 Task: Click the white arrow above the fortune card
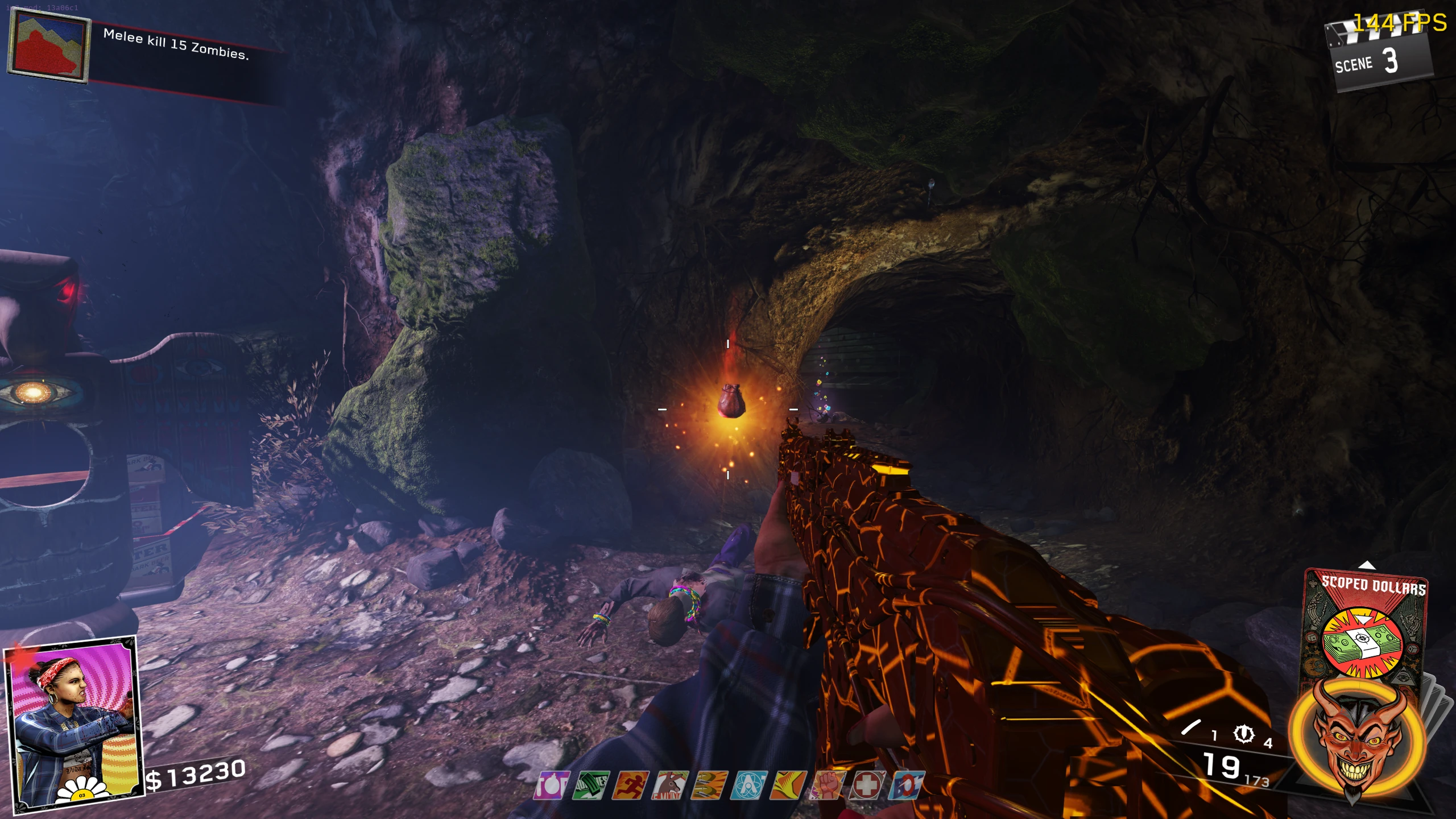pyautogui.click(x=1367, y=565)
